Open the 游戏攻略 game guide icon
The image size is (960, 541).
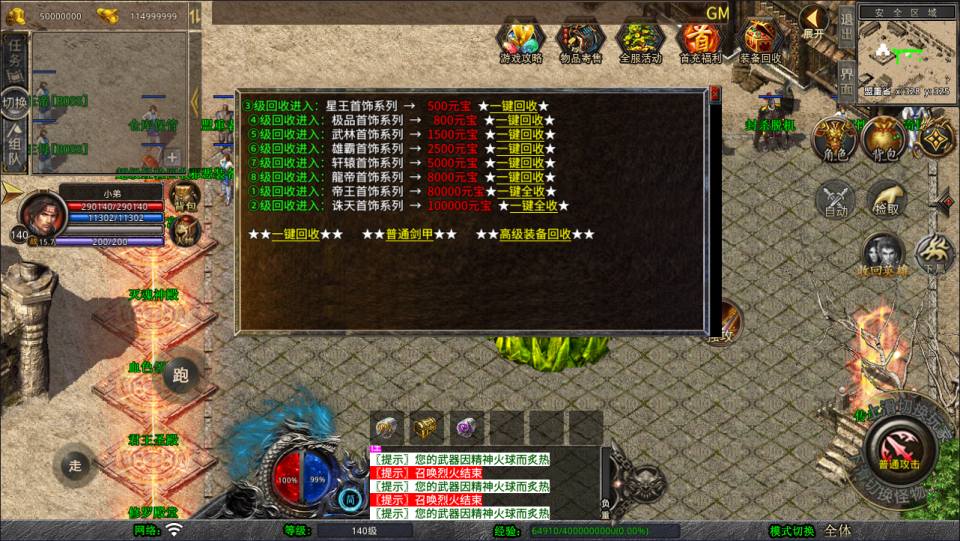point(521,40)
